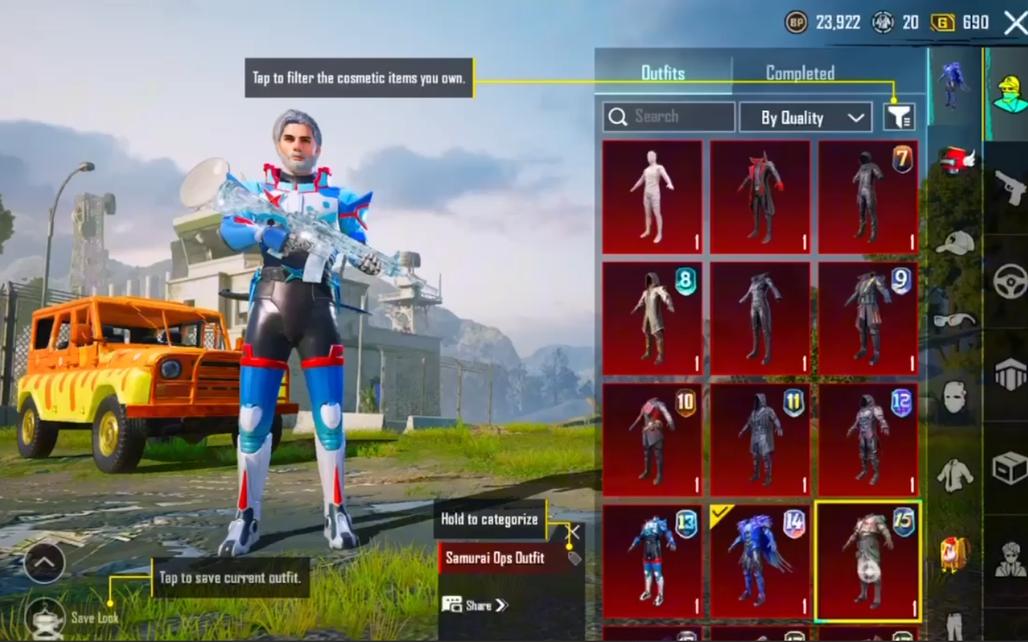Screen dimensions: 1028x642
Task: Switch to the Completed tab
Action: [800, 73]
